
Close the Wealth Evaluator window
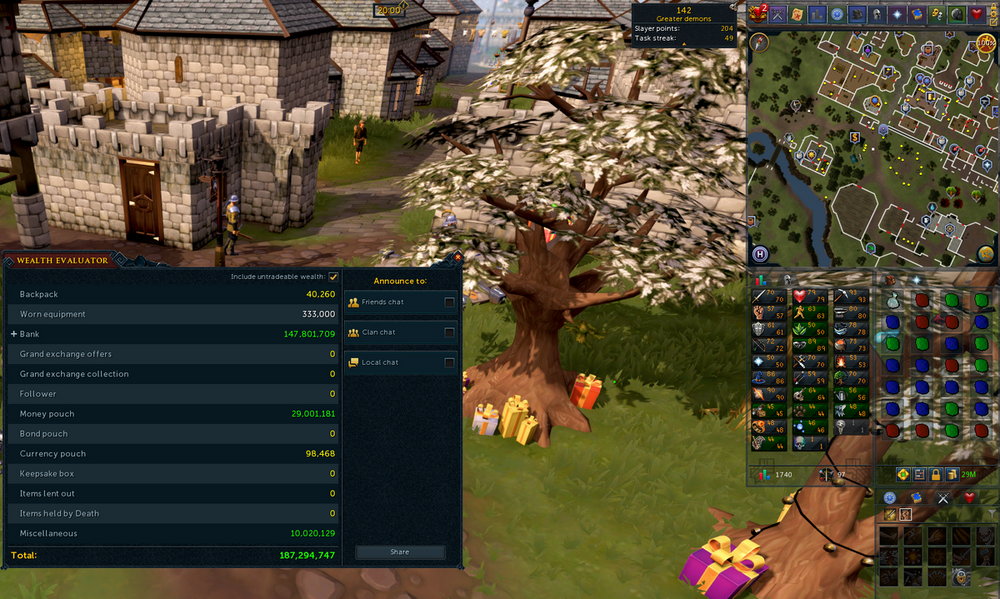(x=457, y=257)
